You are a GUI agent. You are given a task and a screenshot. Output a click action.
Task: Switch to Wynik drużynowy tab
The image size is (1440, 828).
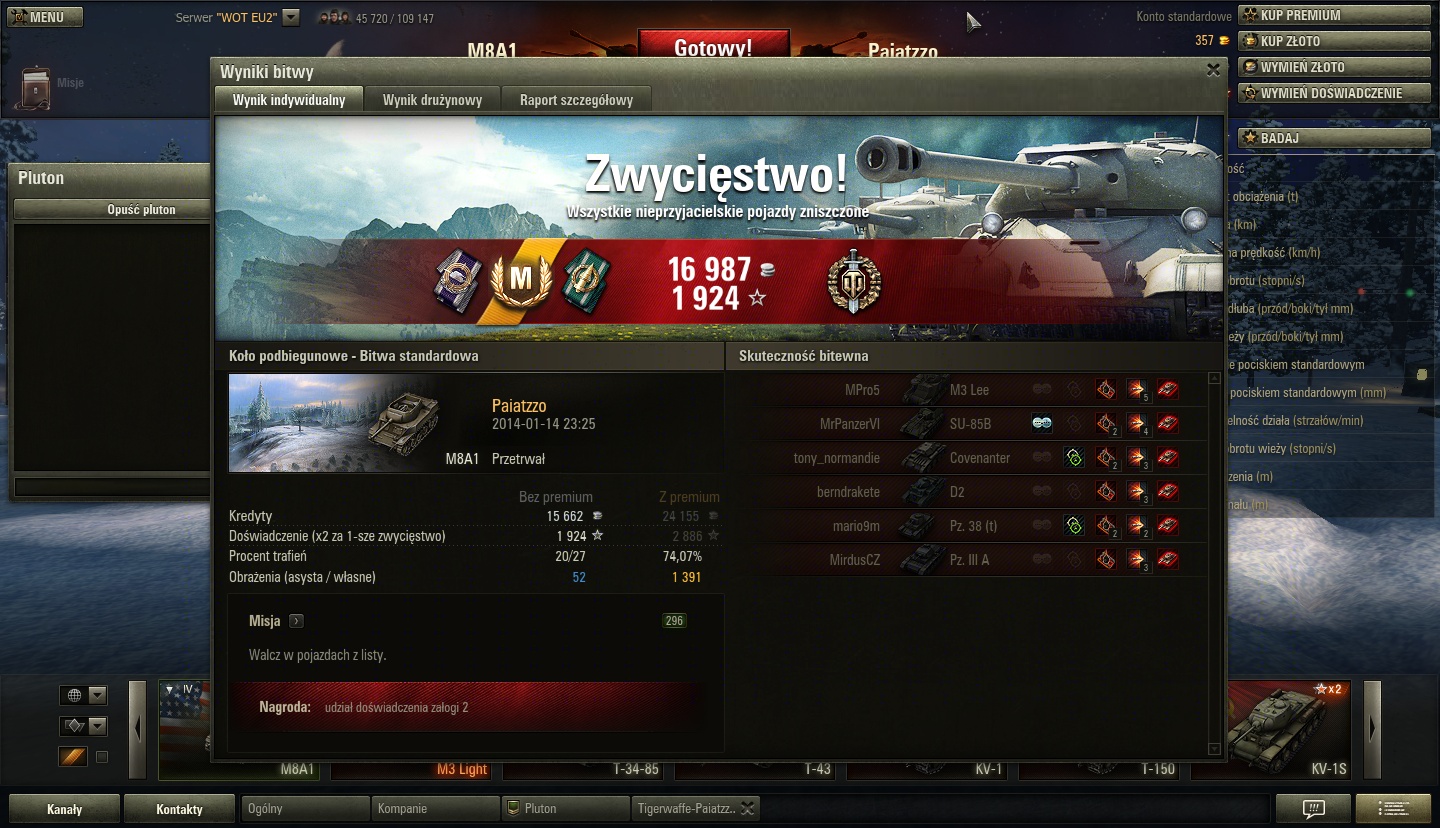coord(432,100)
